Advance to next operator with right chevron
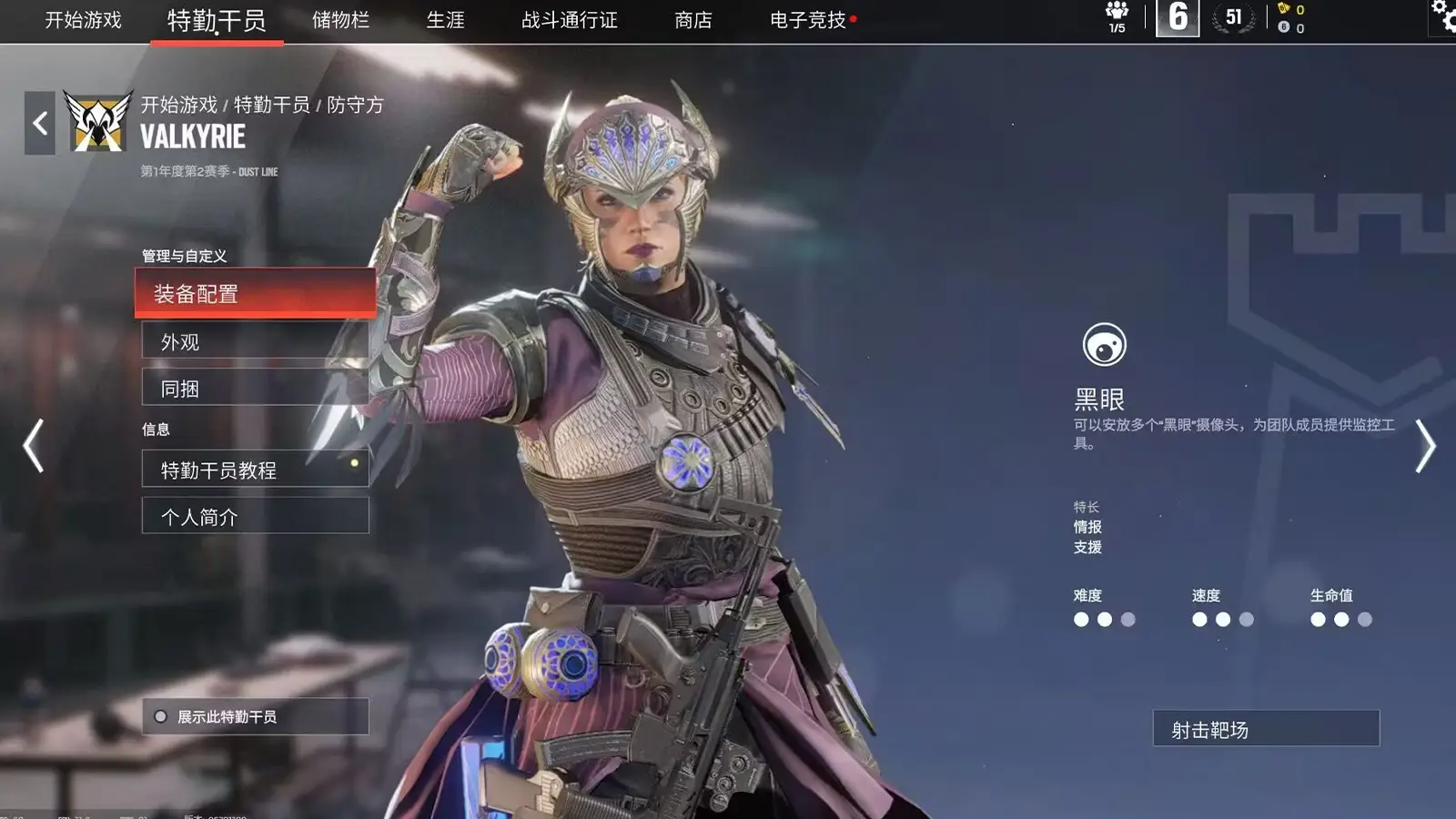The image size is (1456, 819). (1424, 446)
